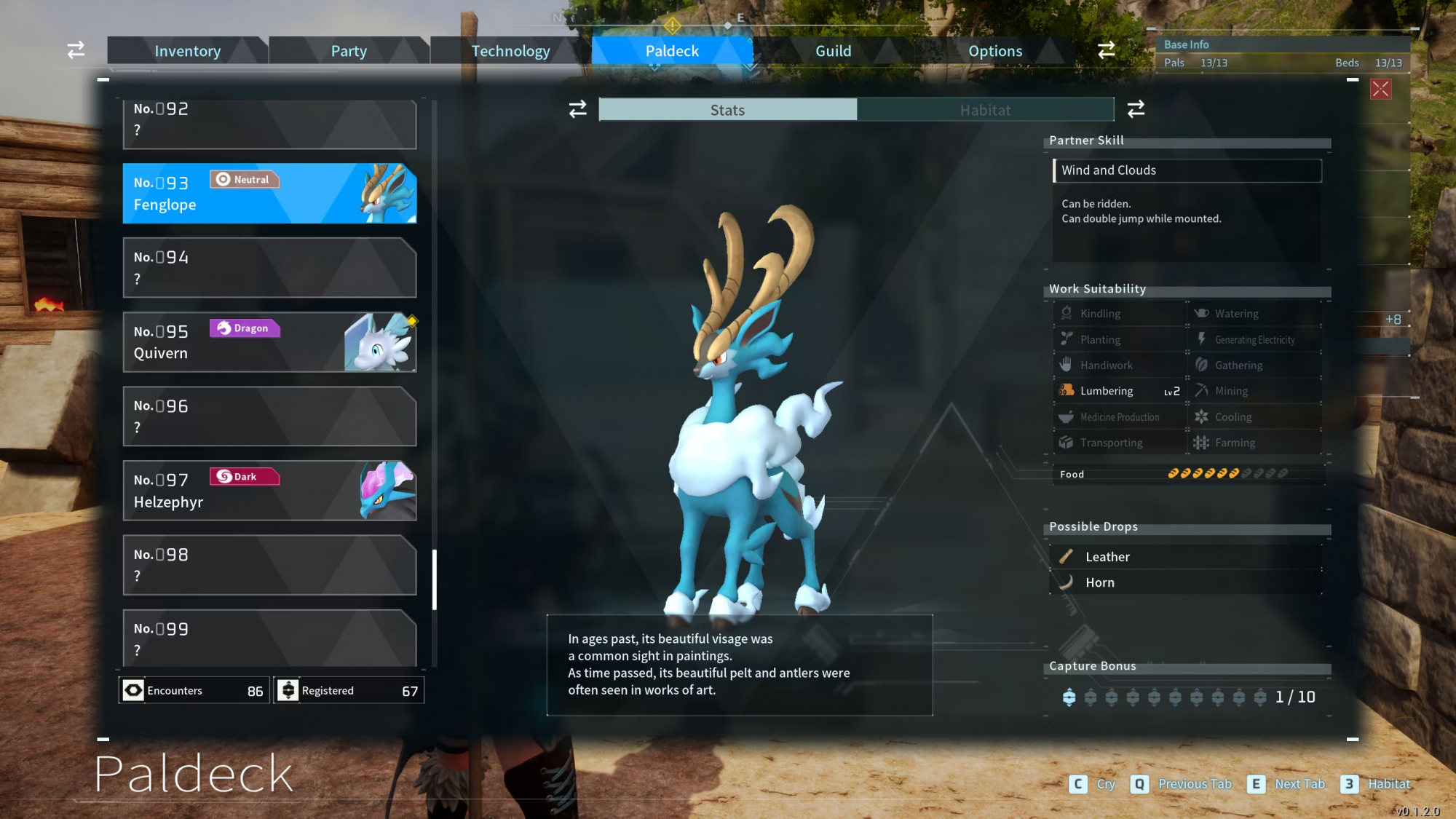Image resolution: width=1456 pixels, height=819 pixels.
Task: Open the Guild tab
Action: 833,51
